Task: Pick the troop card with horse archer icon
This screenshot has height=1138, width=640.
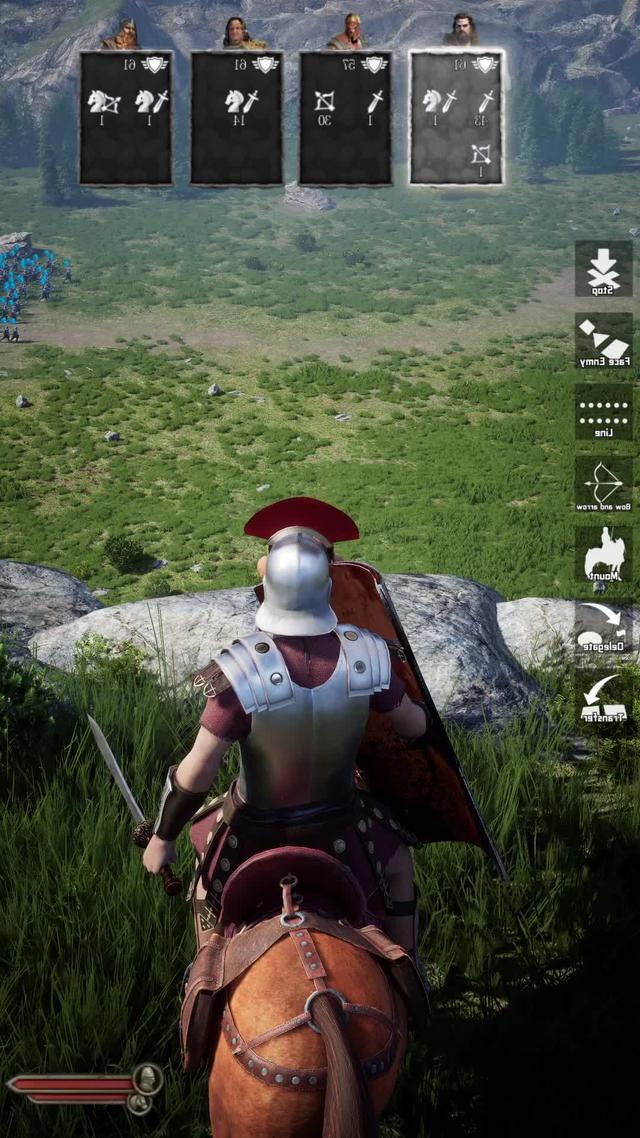Action: click(x=126, y=118)
